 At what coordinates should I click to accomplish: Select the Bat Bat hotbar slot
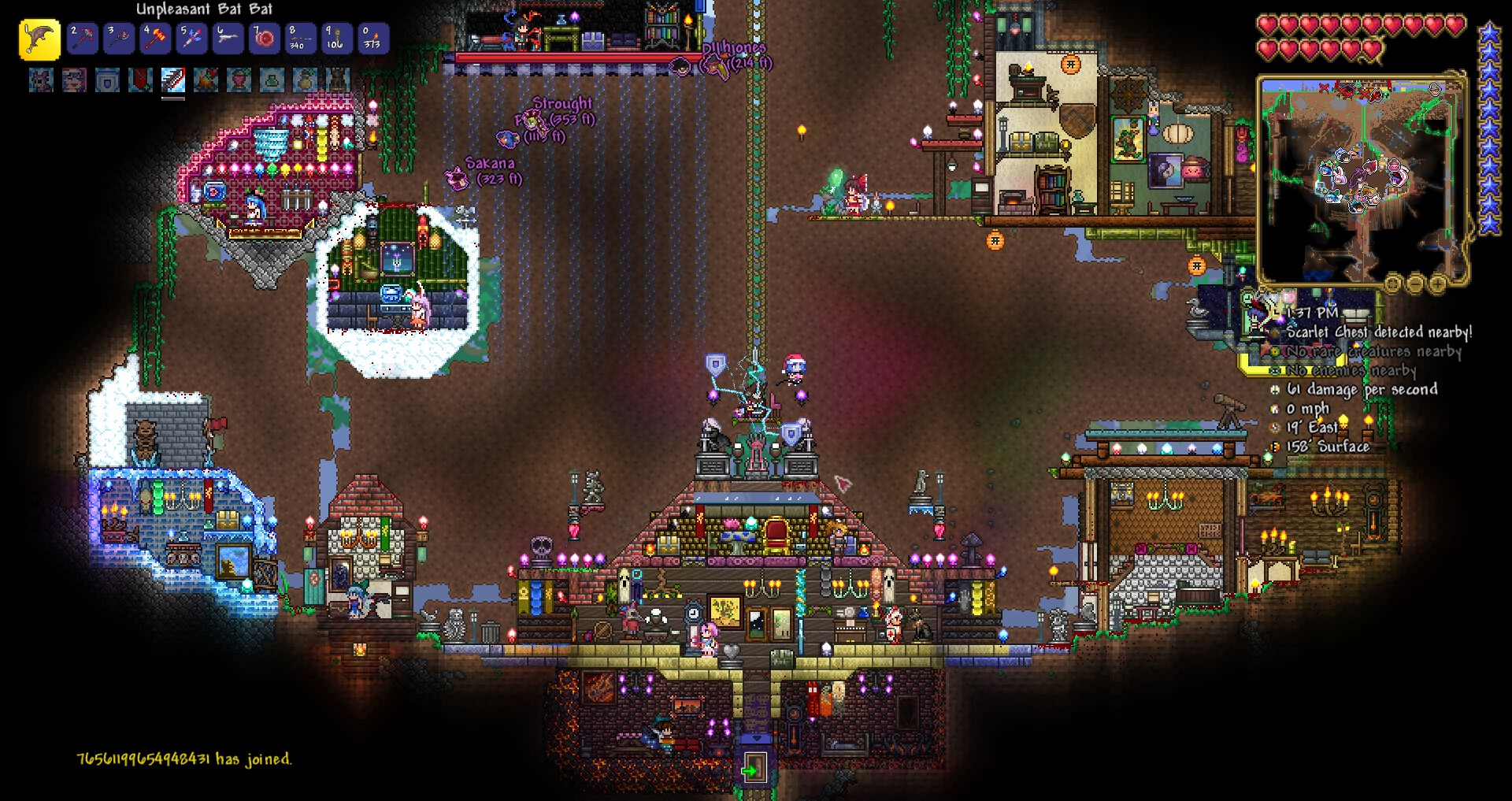[39, 39]
